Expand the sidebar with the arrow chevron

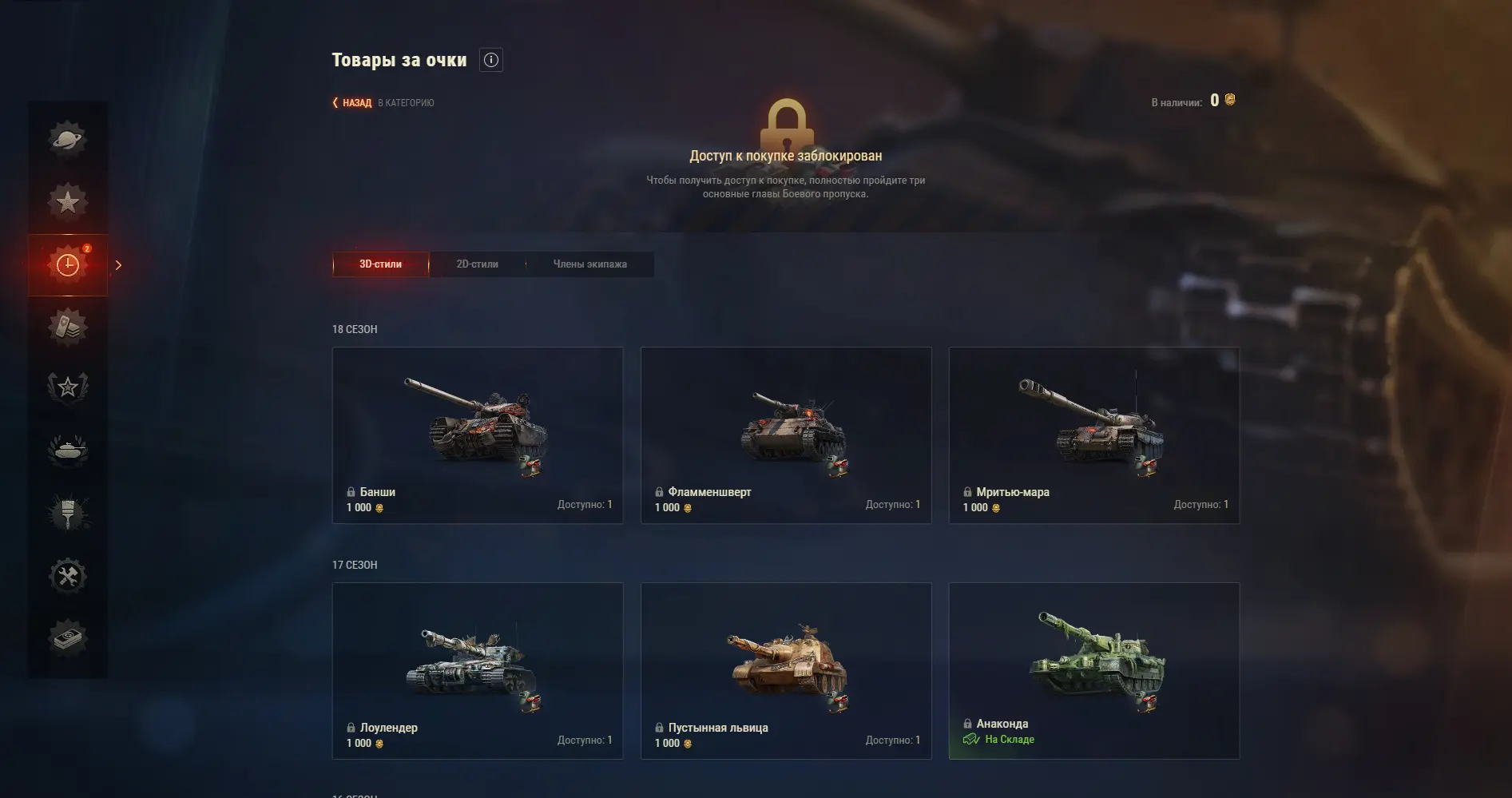click(x=118, y=265)
